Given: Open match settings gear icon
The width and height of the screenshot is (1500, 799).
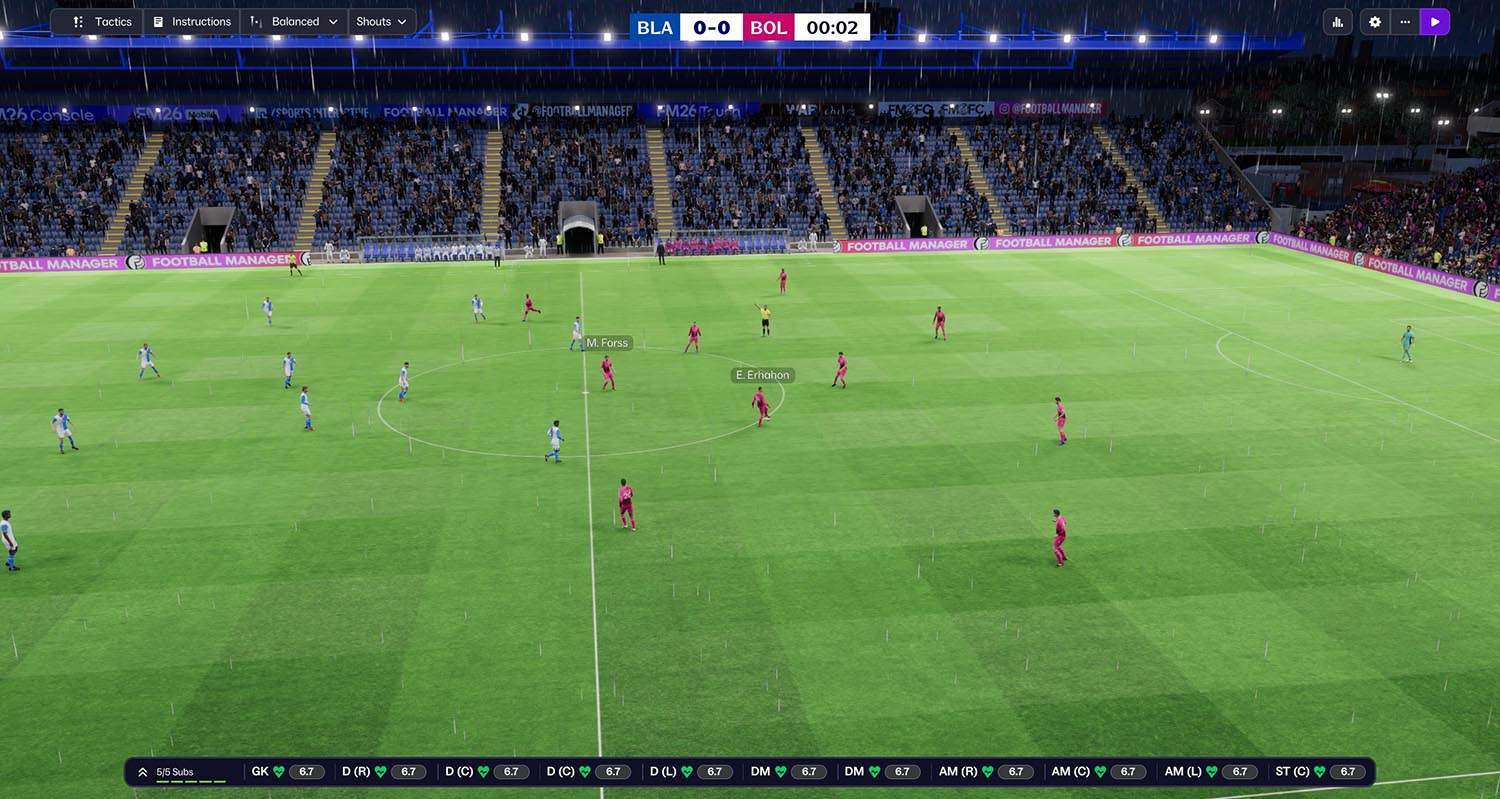Looking at the screenshot, I should click(1375, 22).
